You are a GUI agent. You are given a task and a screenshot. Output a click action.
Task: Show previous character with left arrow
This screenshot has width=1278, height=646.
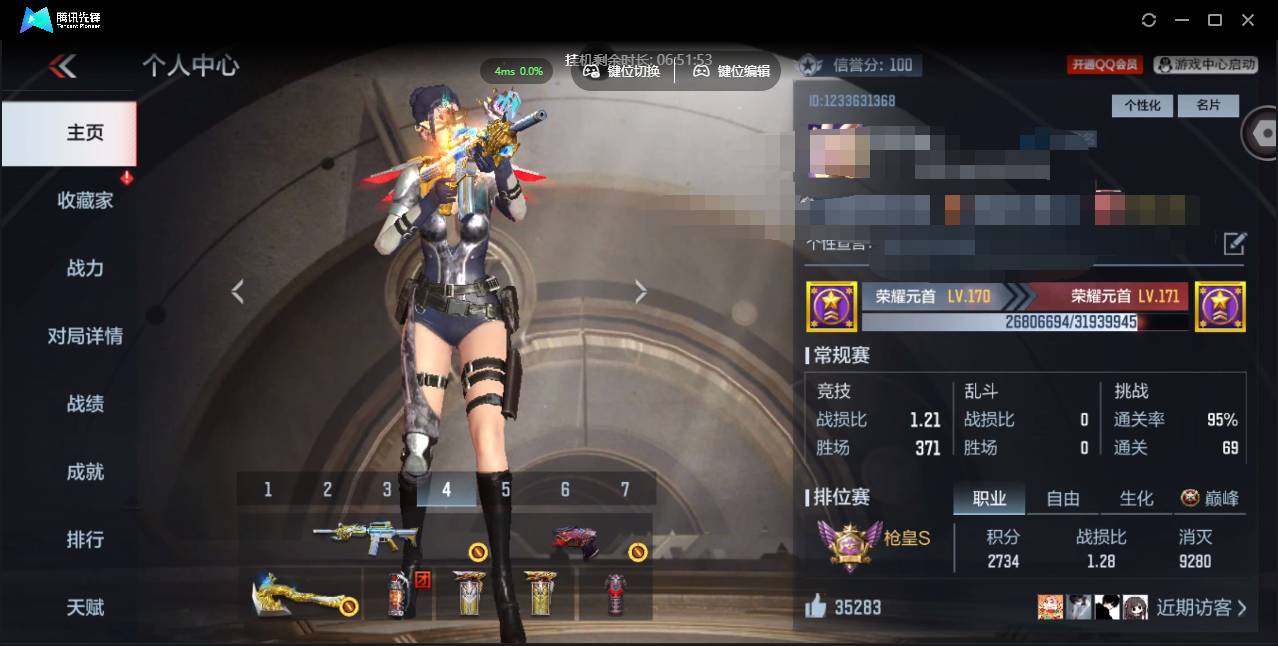coord(238,291)
